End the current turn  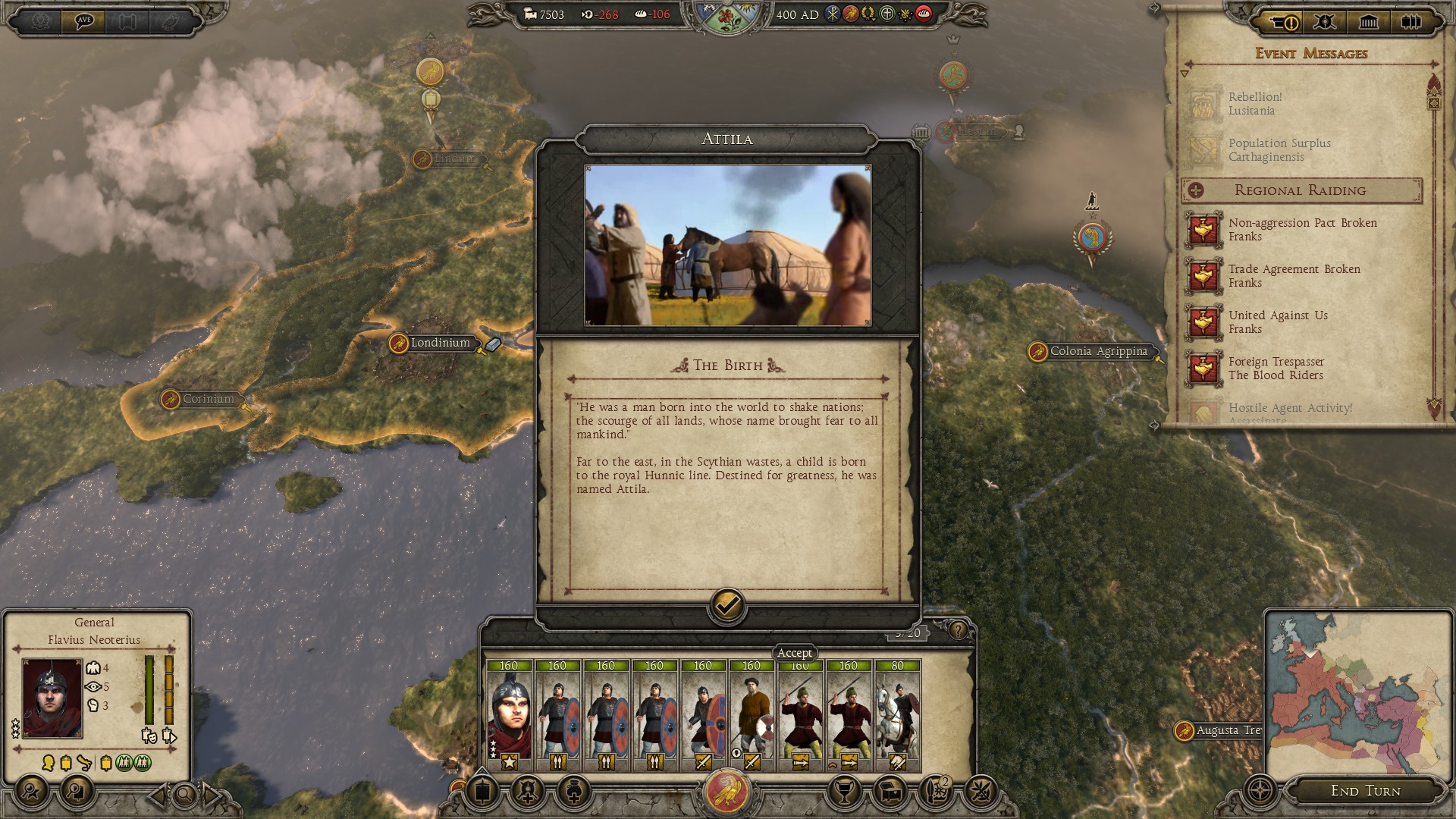tap(1365, 791)
